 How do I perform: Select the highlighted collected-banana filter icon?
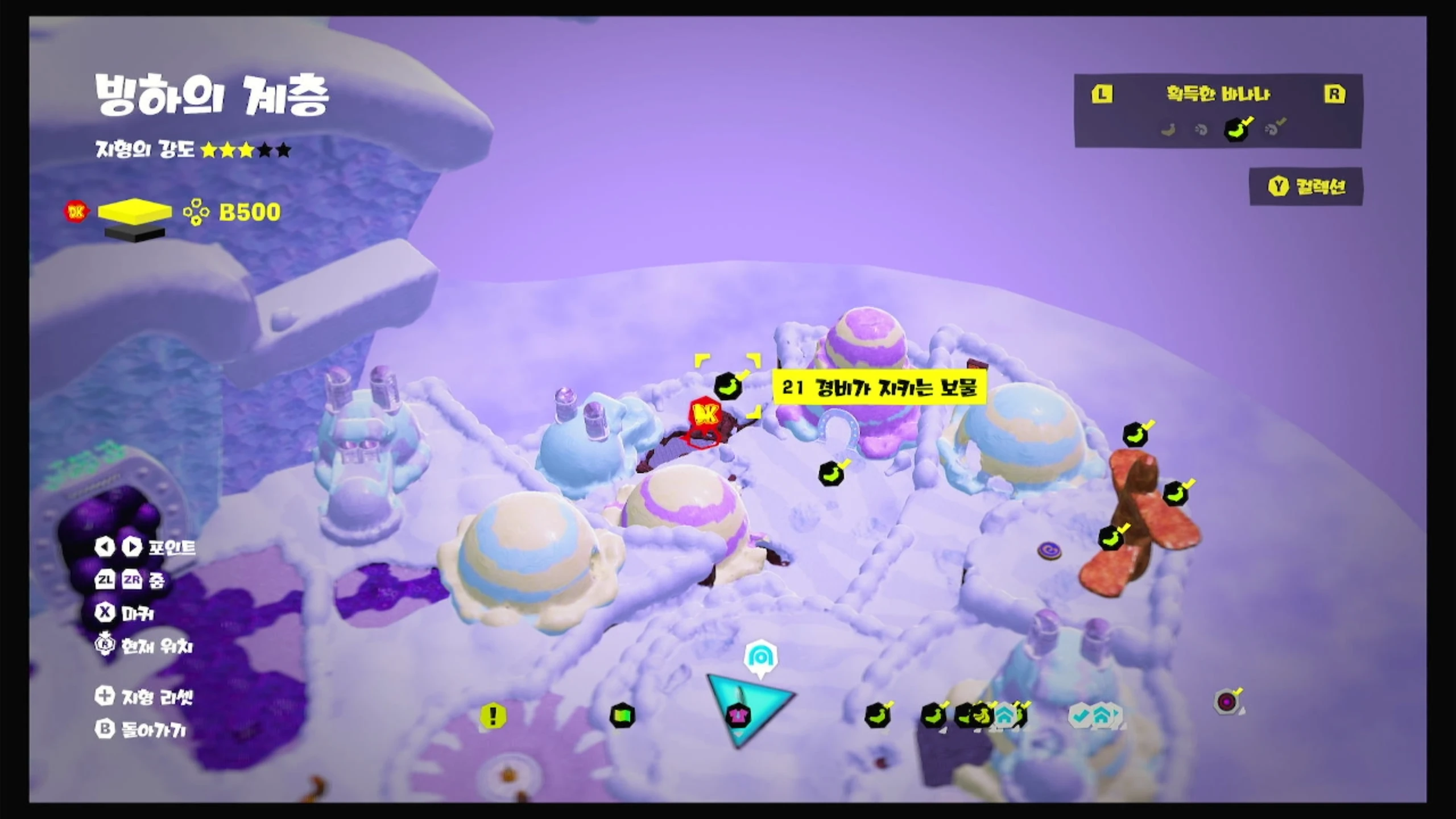pyautogui.click(x=1236, y=129)
